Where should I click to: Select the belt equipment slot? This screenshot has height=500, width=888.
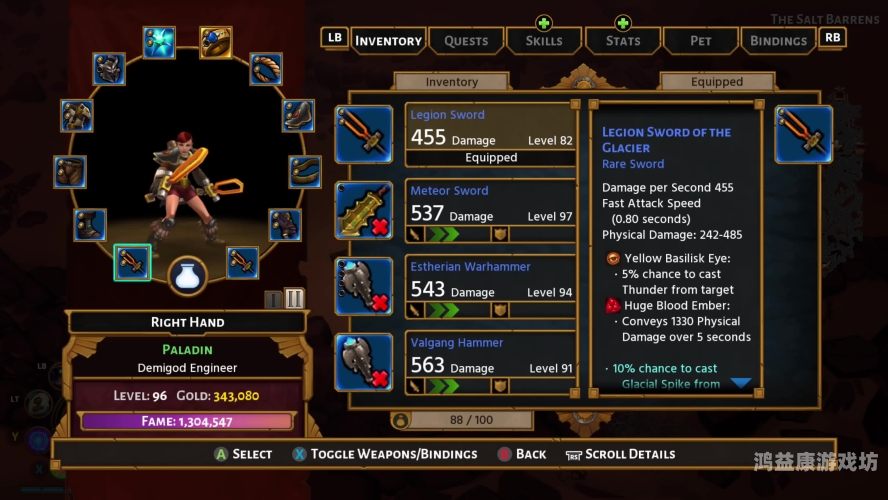[305, 171]
